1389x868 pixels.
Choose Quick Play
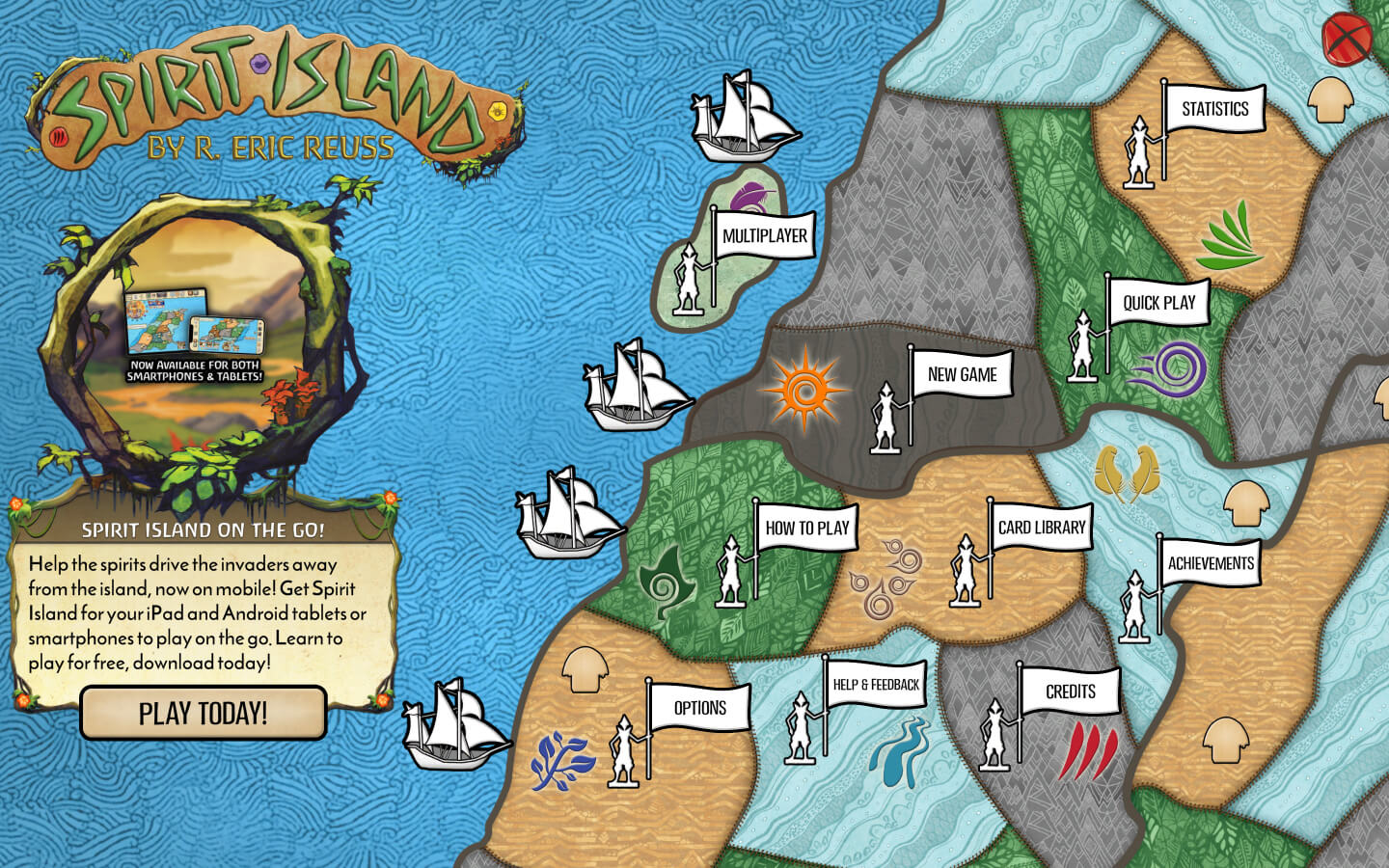1158,303
